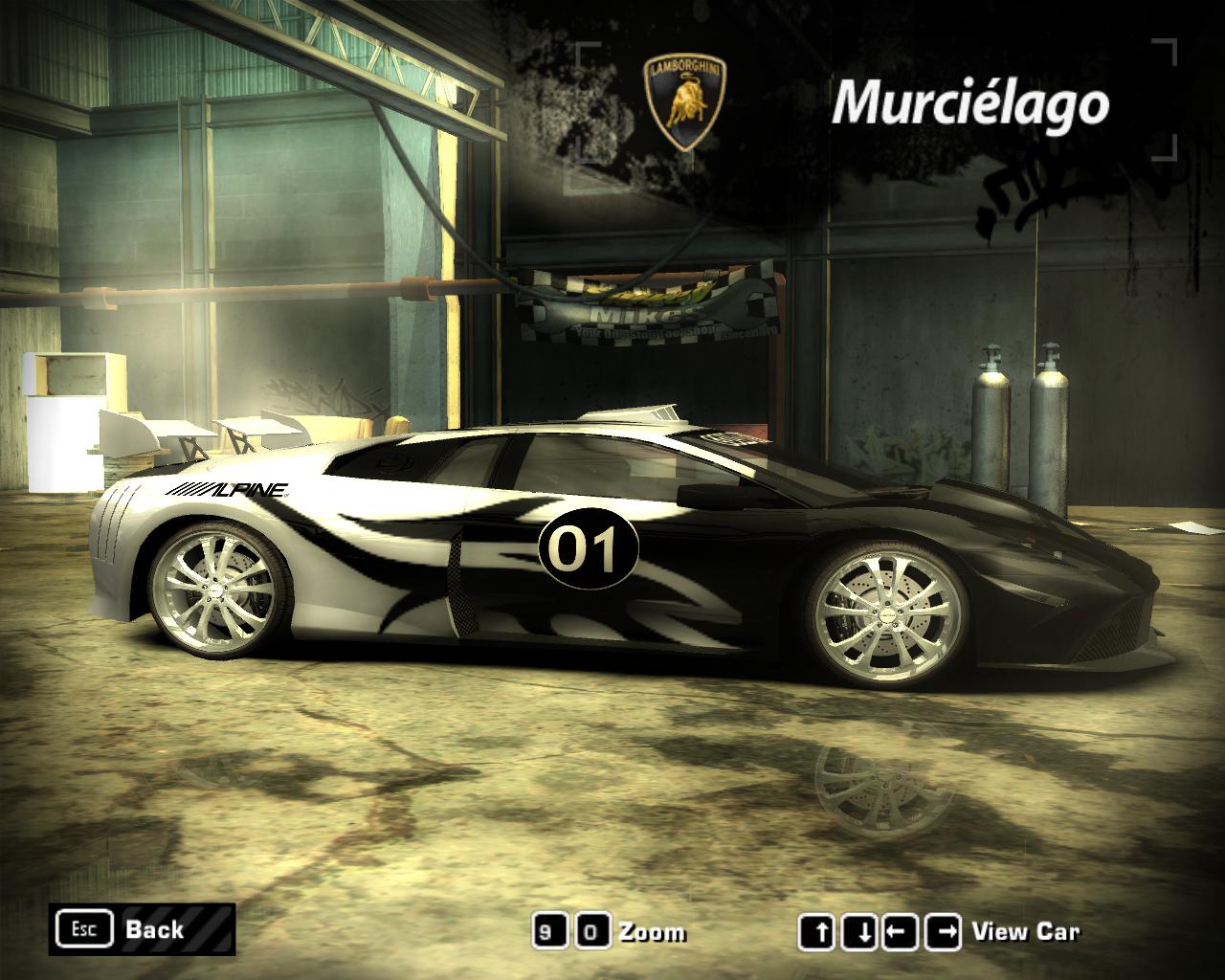Click the up arrow to view car top
This screenshot has width=1225, height=980.
(818, 929)
